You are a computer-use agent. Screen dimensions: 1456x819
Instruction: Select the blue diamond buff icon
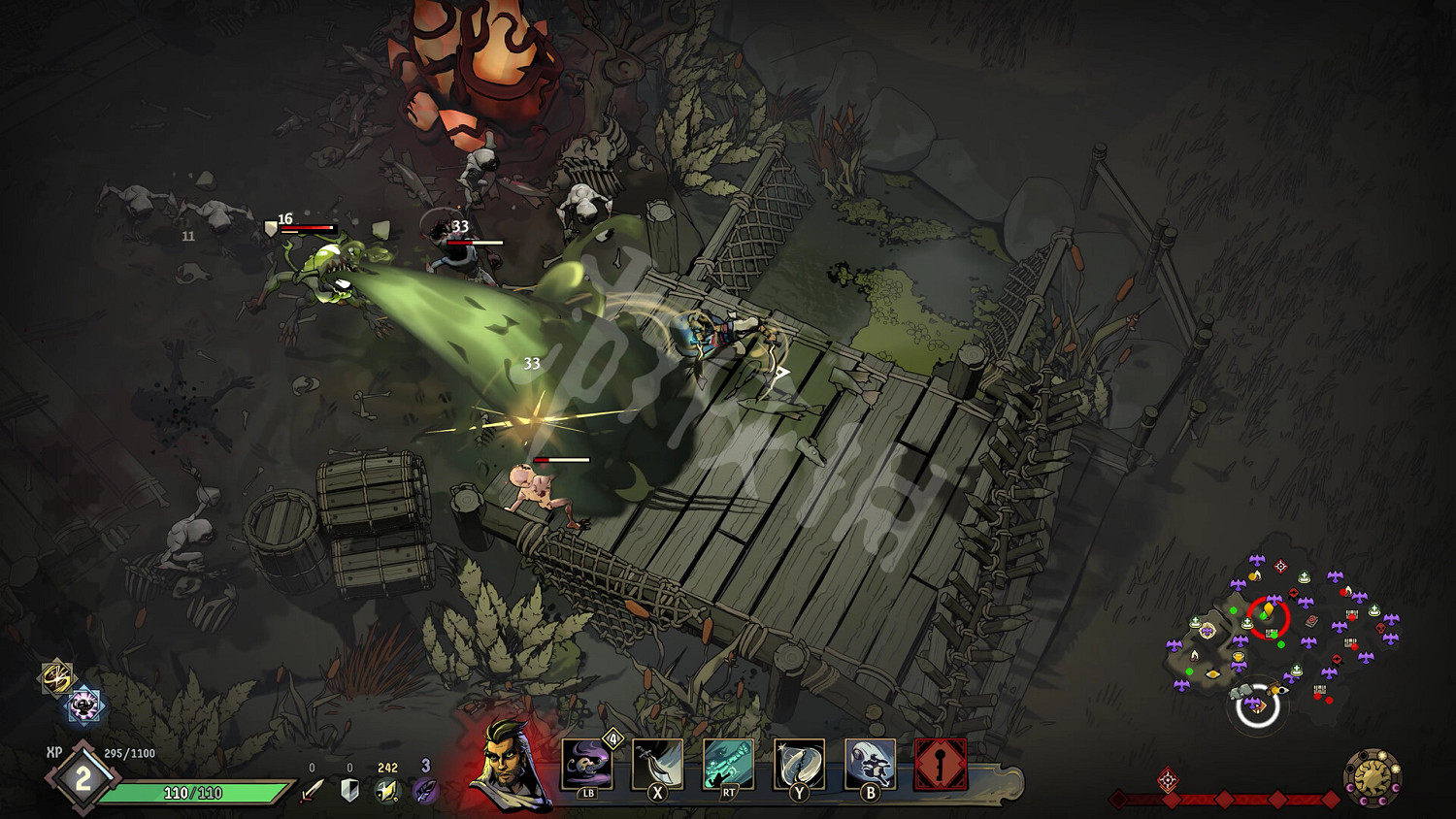pos(84,705)
